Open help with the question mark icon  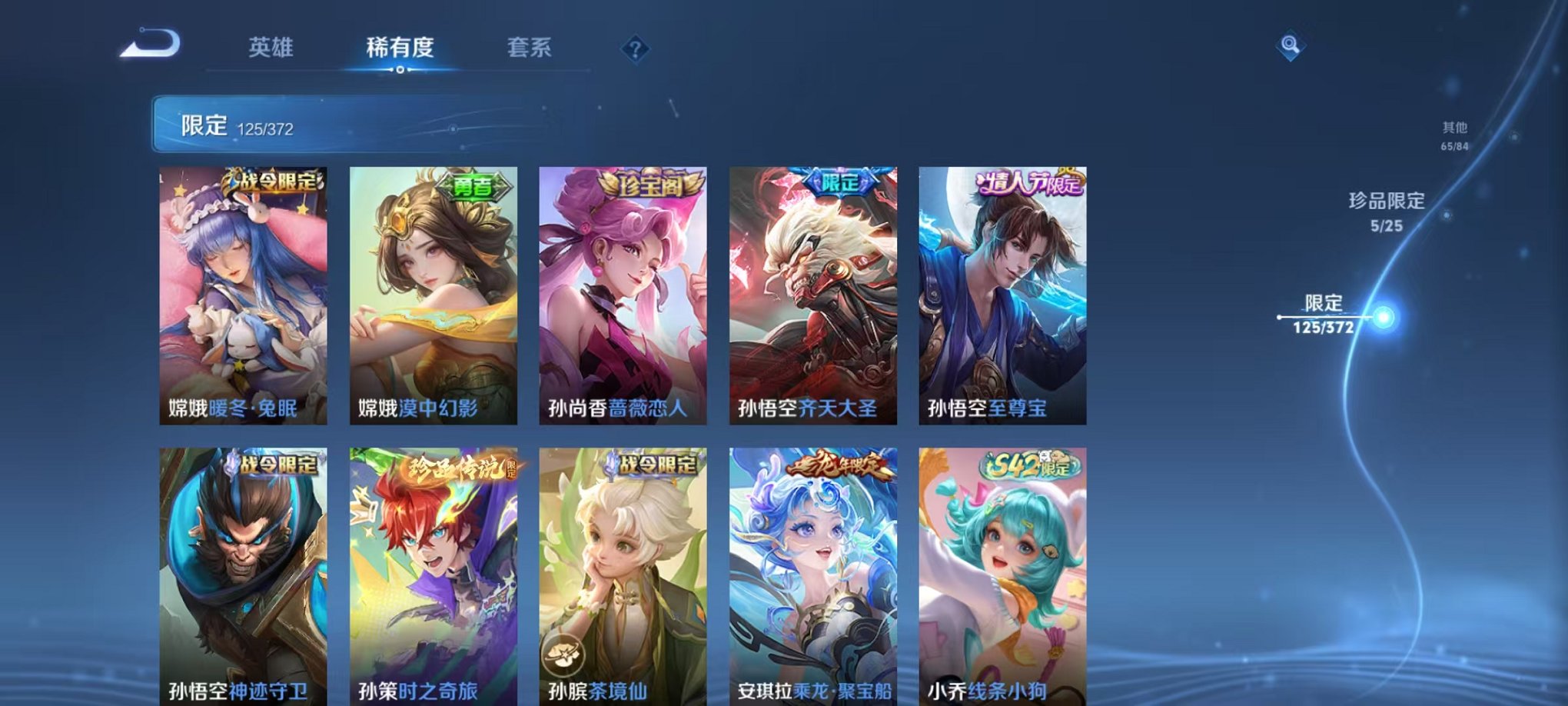coord(635,49)
